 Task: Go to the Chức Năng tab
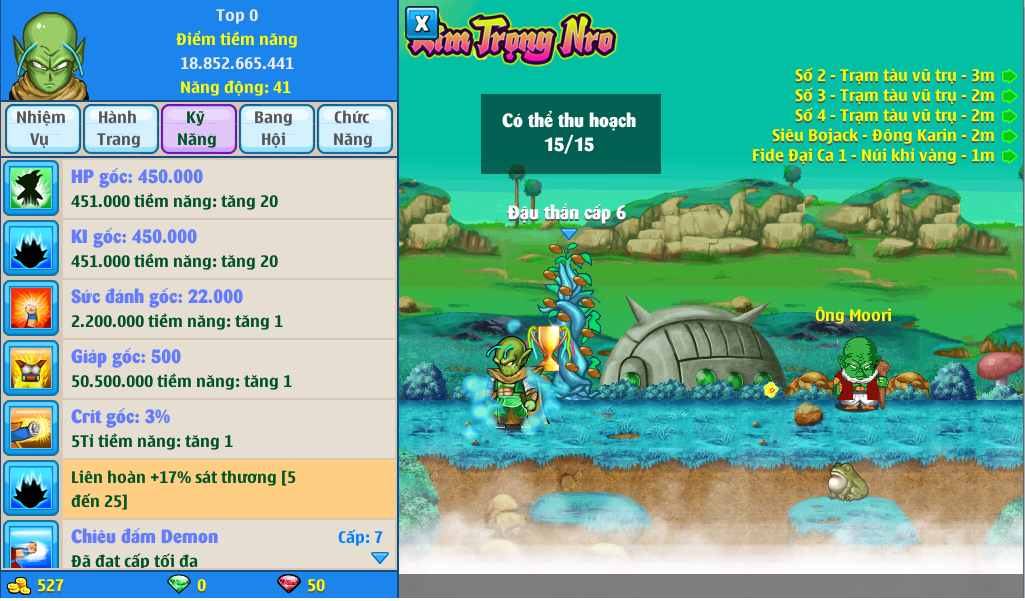point(353,129)
